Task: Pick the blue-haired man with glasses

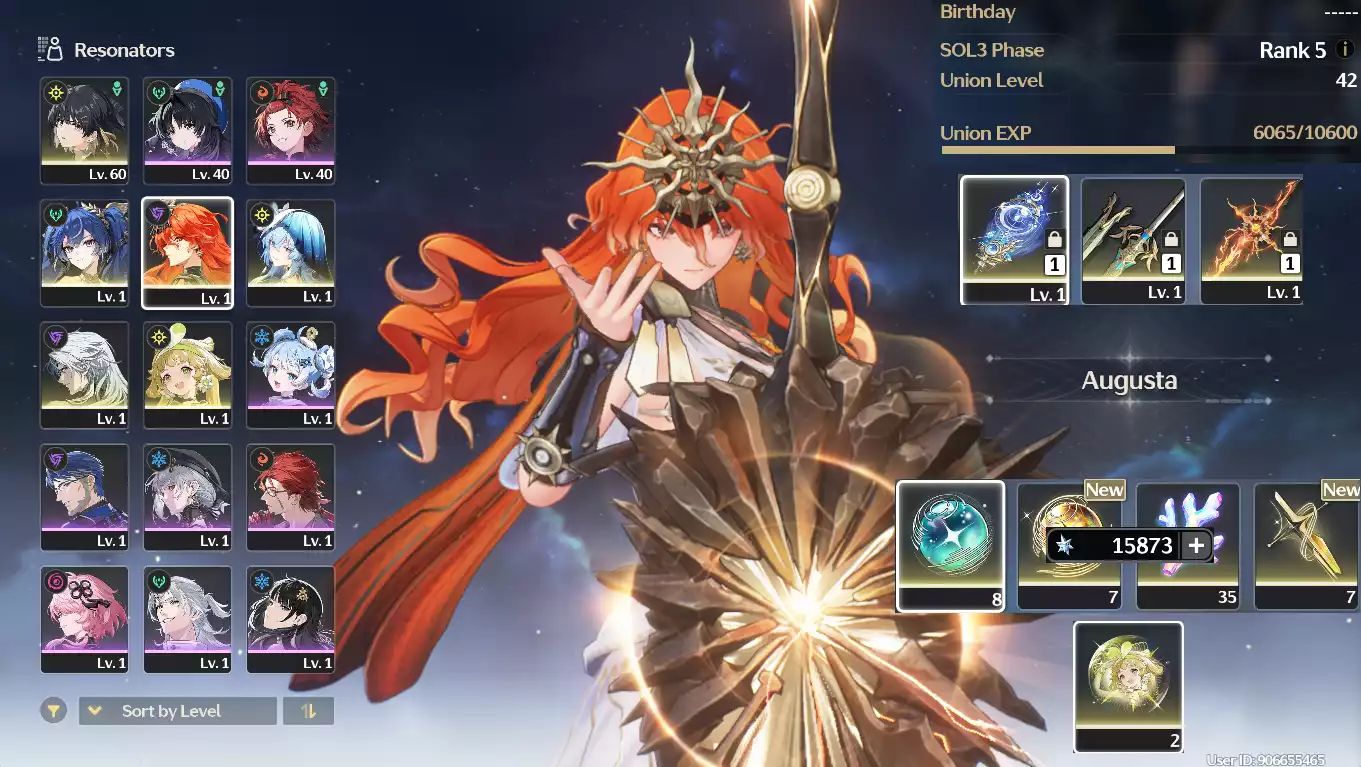Action: 84,497
